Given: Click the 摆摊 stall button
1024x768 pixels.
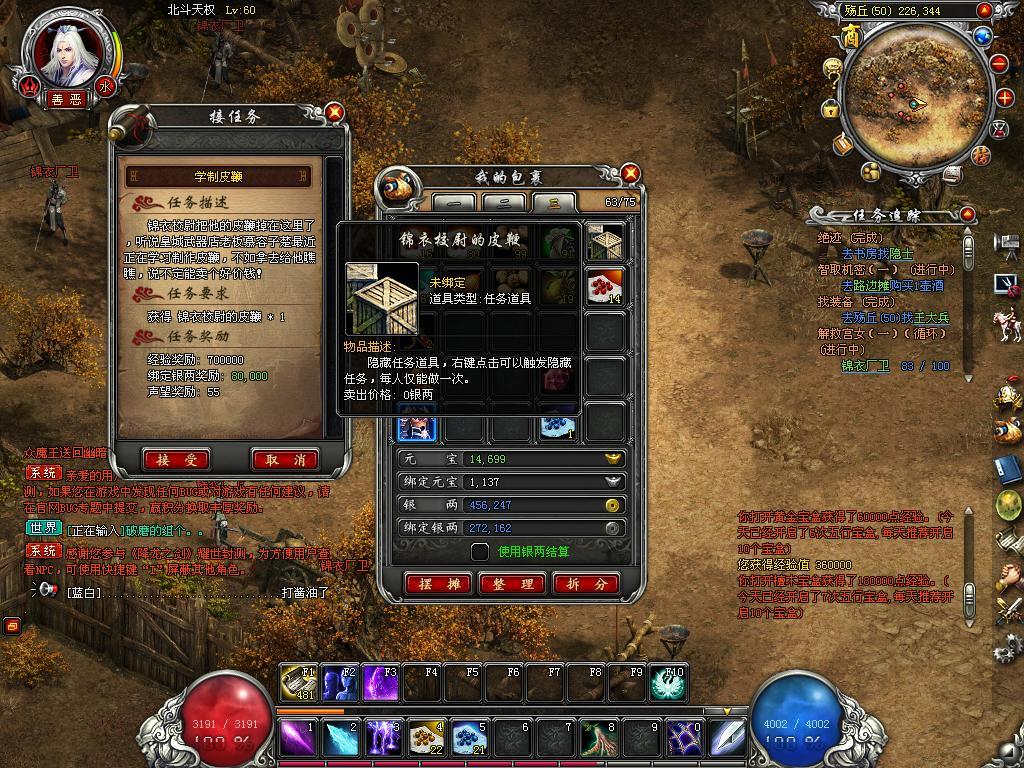Looking at the screenshot, I should pyautogui.click(x=438, y=584).
